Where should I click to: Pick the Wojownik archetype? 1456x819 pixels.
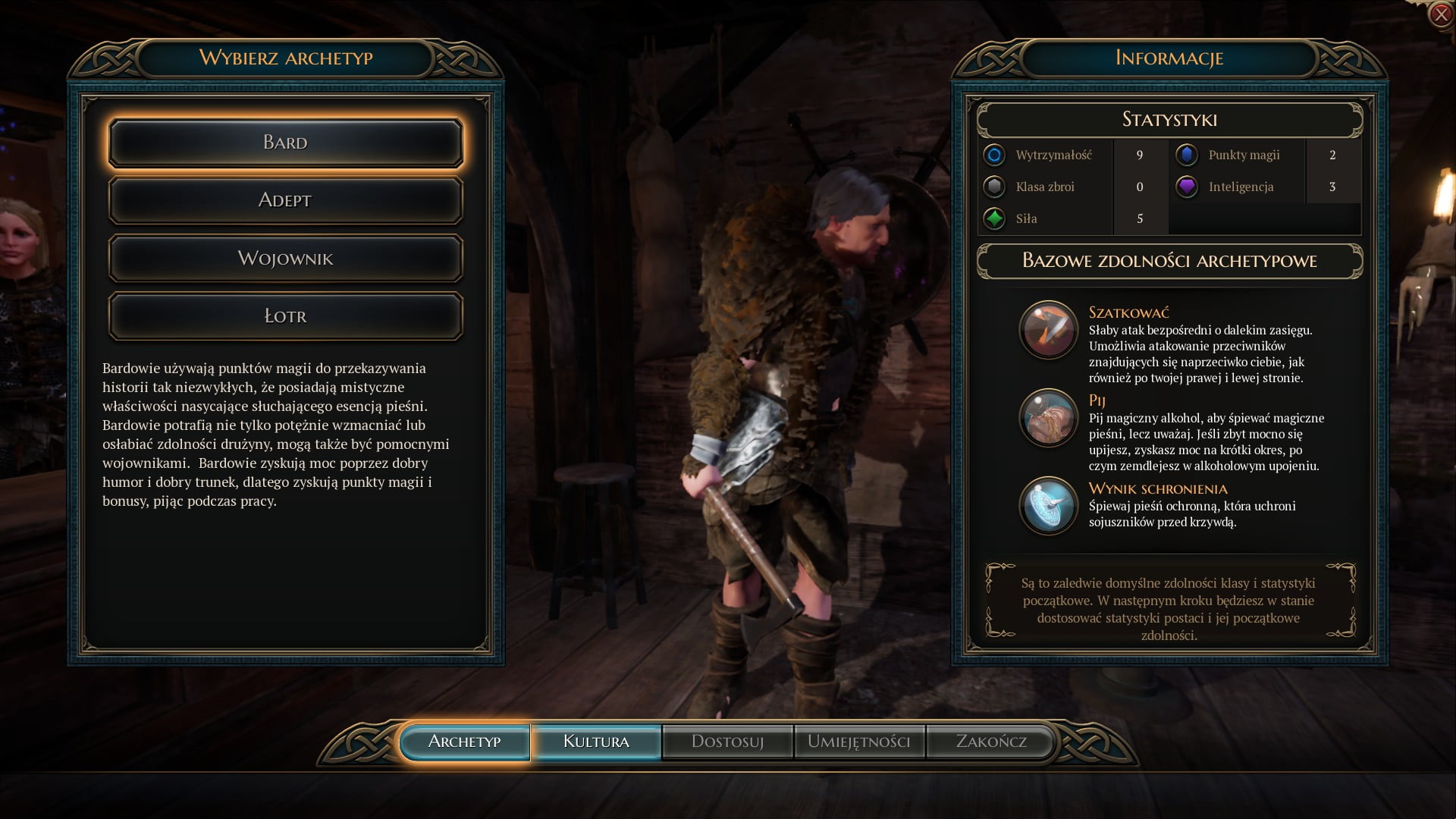tap(285, 259)
